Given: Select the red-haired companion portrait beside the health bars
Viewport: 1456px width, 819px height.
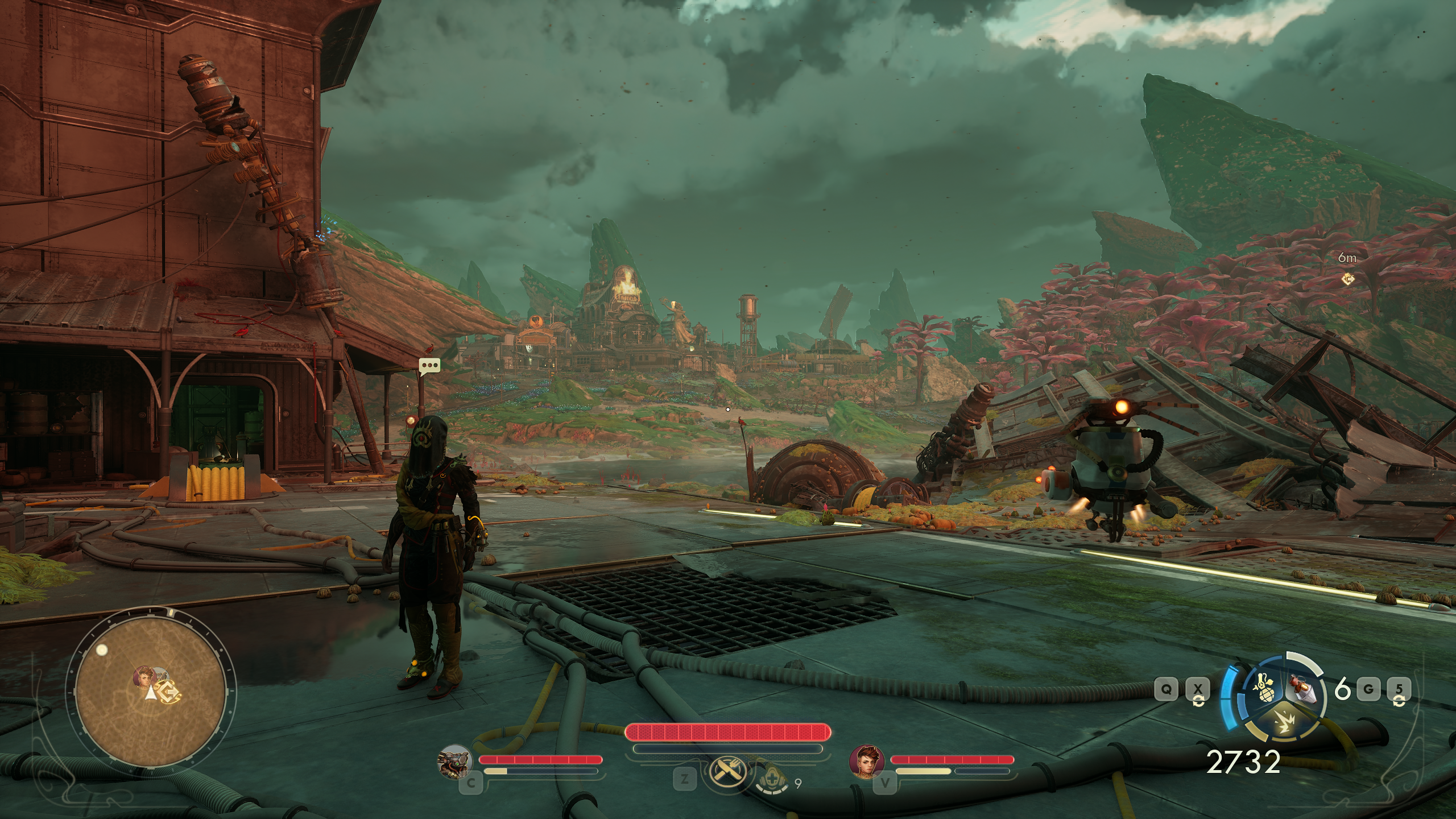Looking at the screenshot, I should click(867, 761).
